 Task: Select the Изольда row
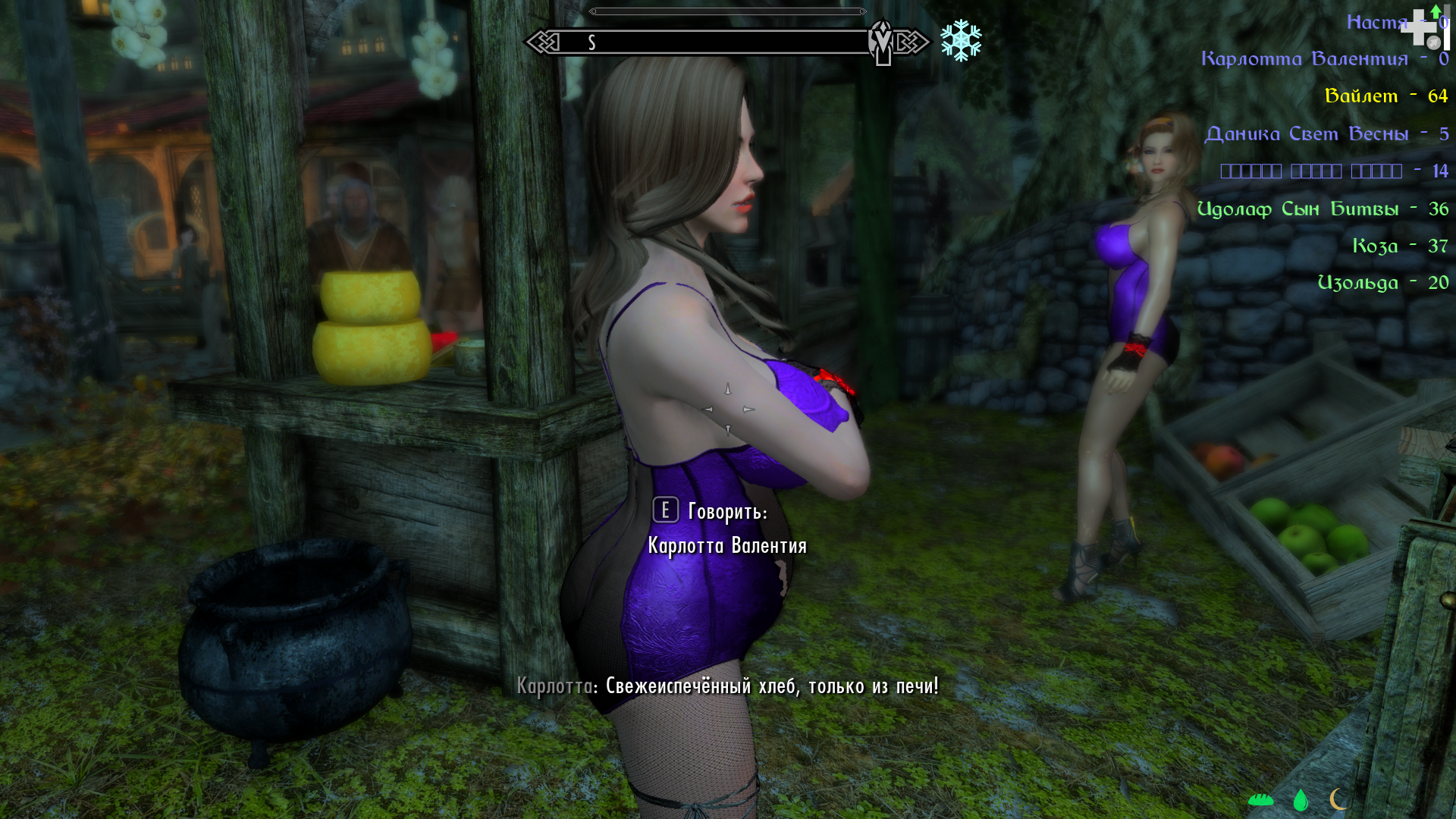[x=1382, y=284]
